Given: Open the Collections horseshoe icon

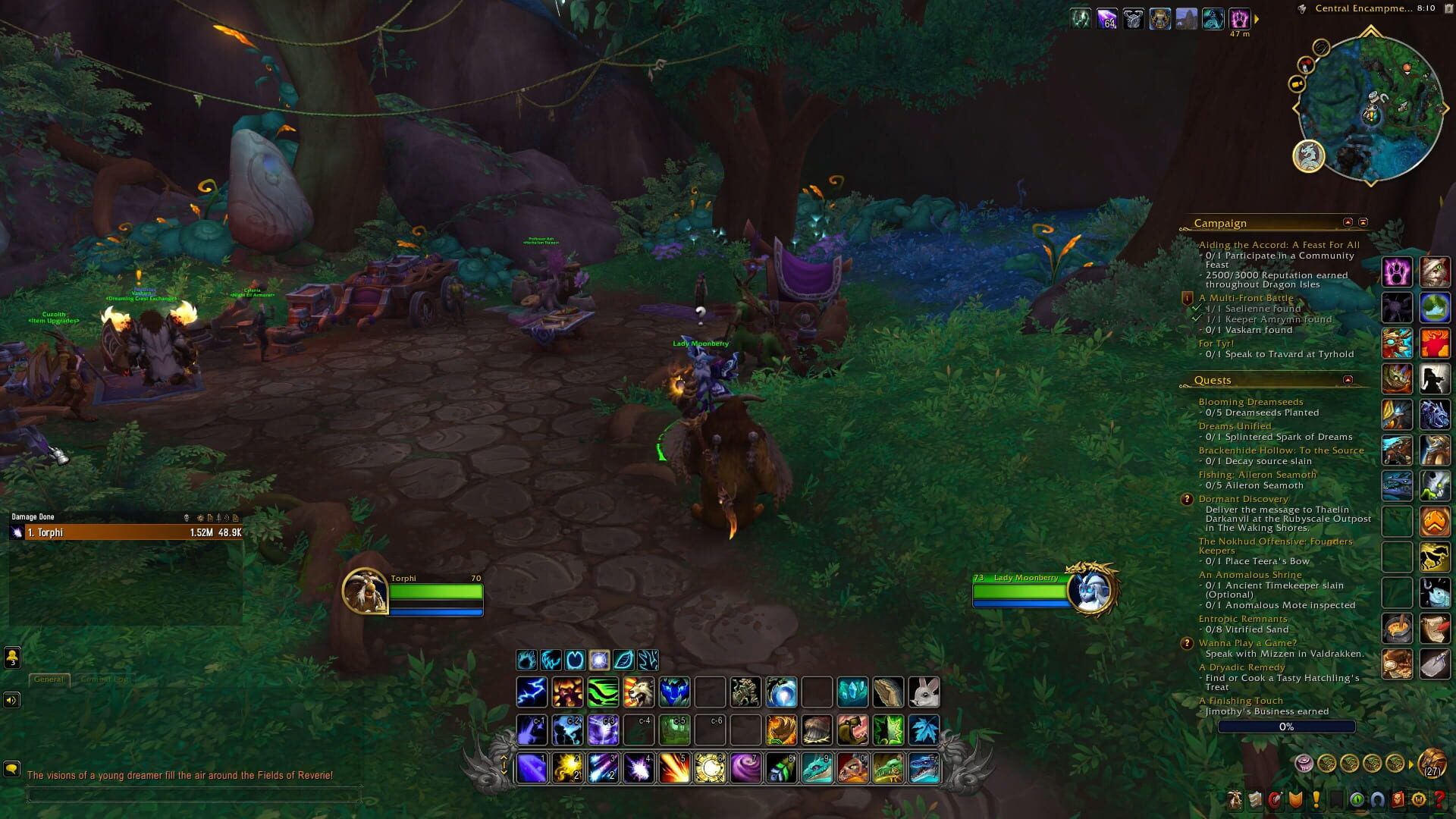Looking at the screenshot, I should pyautogui.click(x=1379, y=800).
